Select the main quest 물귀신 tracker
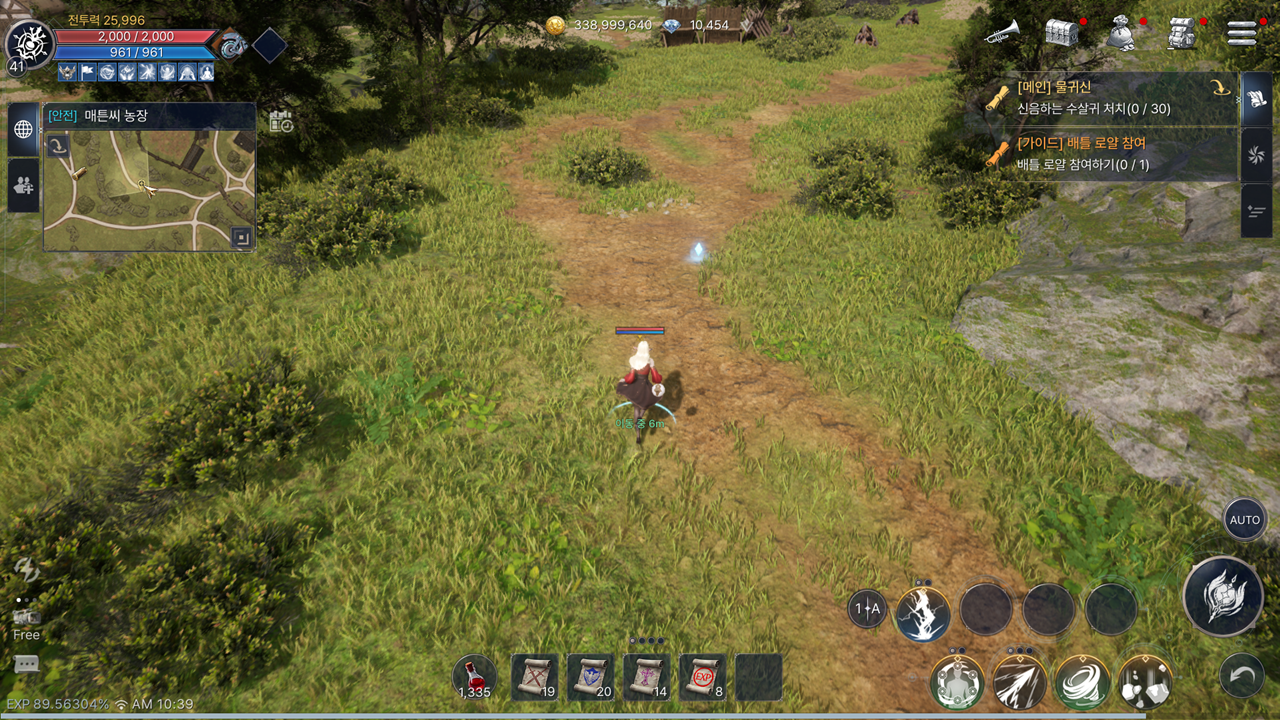 pos(1108,98)
